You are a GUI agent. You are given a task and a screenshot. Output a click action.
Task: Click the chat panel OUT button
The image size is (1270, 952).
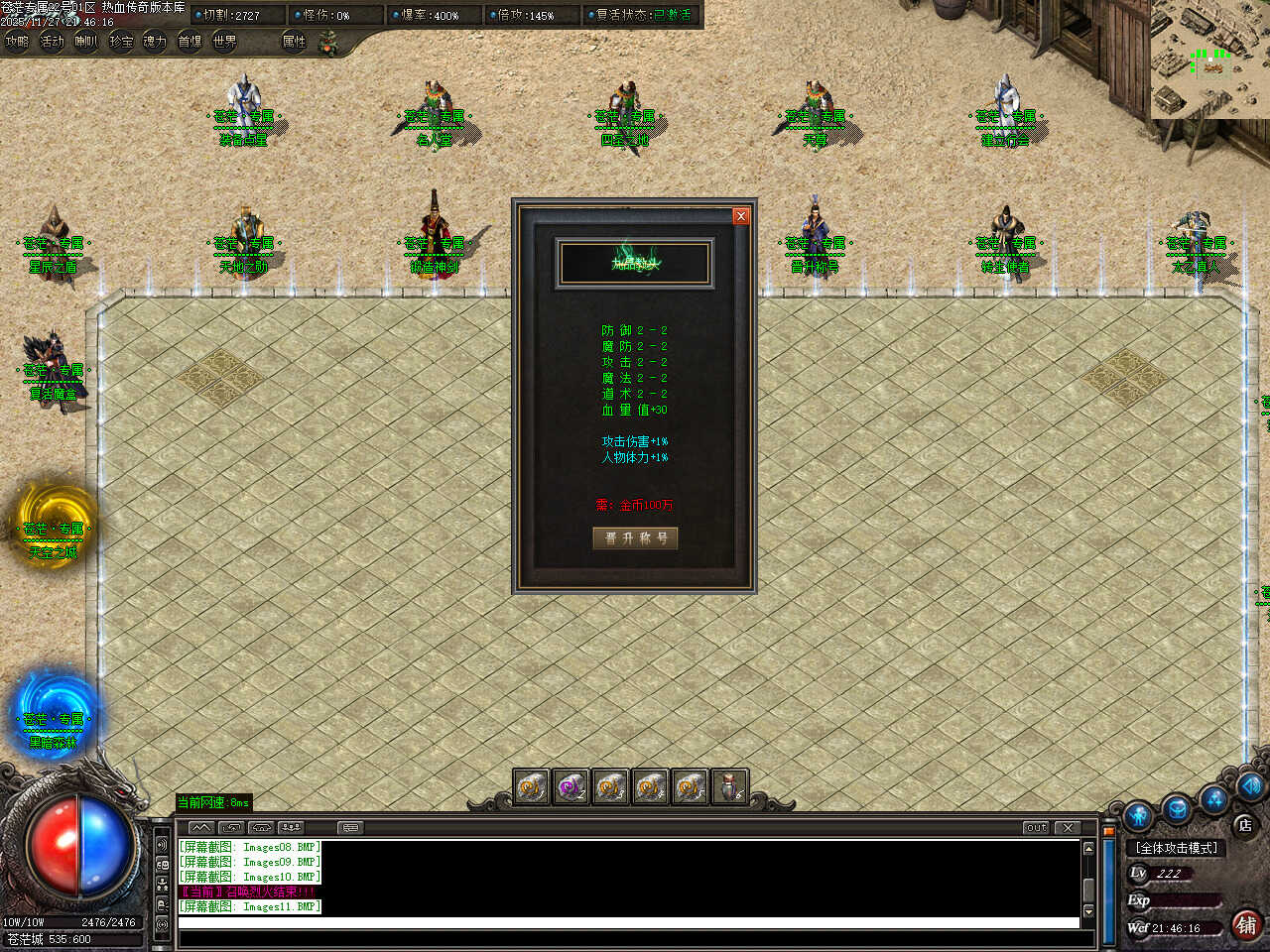pos(1036,827)
